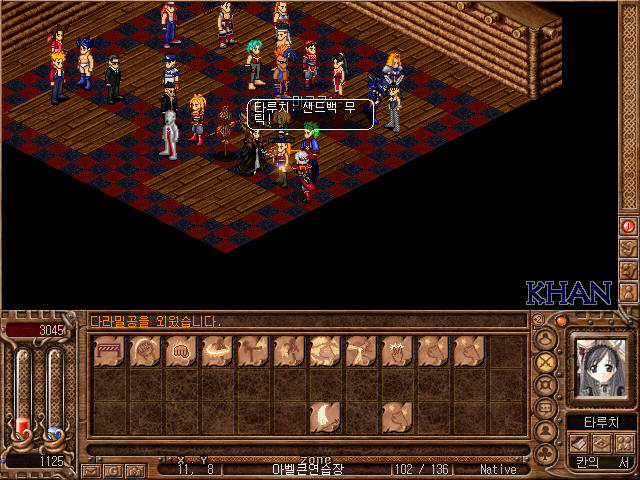
Task: Open the crossed swords combat menu button
Action: pos(546,360)
